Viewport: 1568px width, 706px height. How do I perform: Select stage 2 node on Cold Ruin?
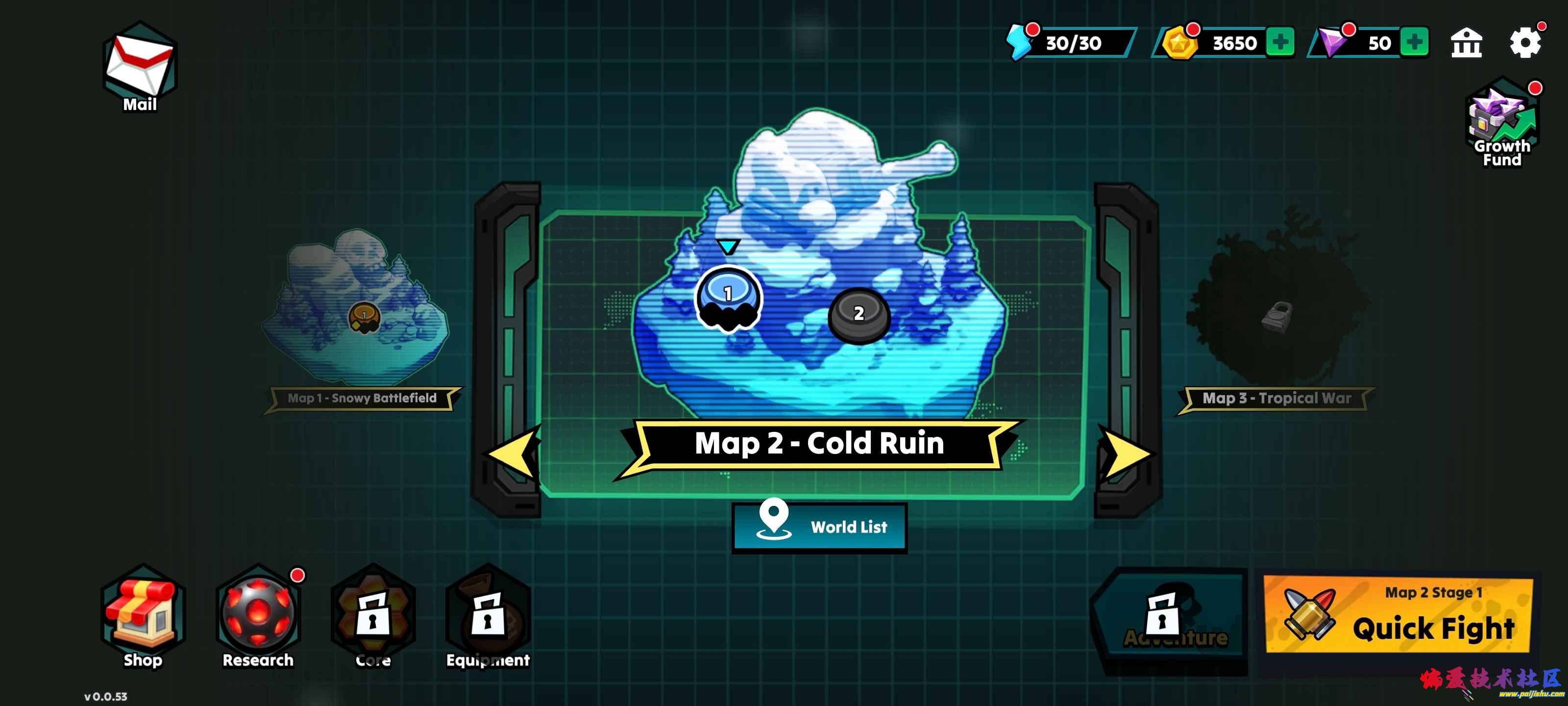859,314
